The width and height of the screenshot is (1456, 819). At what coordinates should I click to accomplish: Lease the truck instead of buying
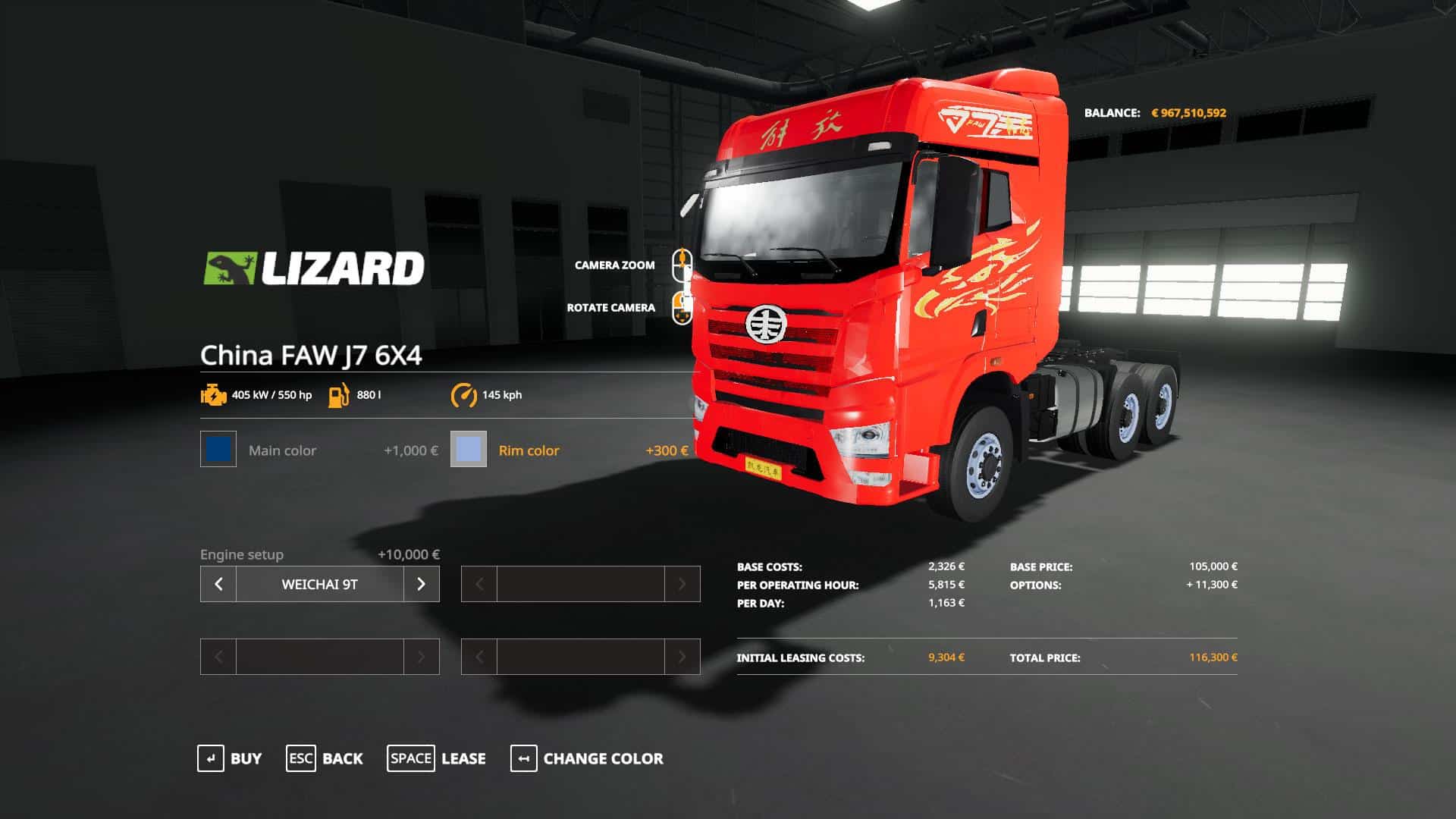[x=437, y=758]
